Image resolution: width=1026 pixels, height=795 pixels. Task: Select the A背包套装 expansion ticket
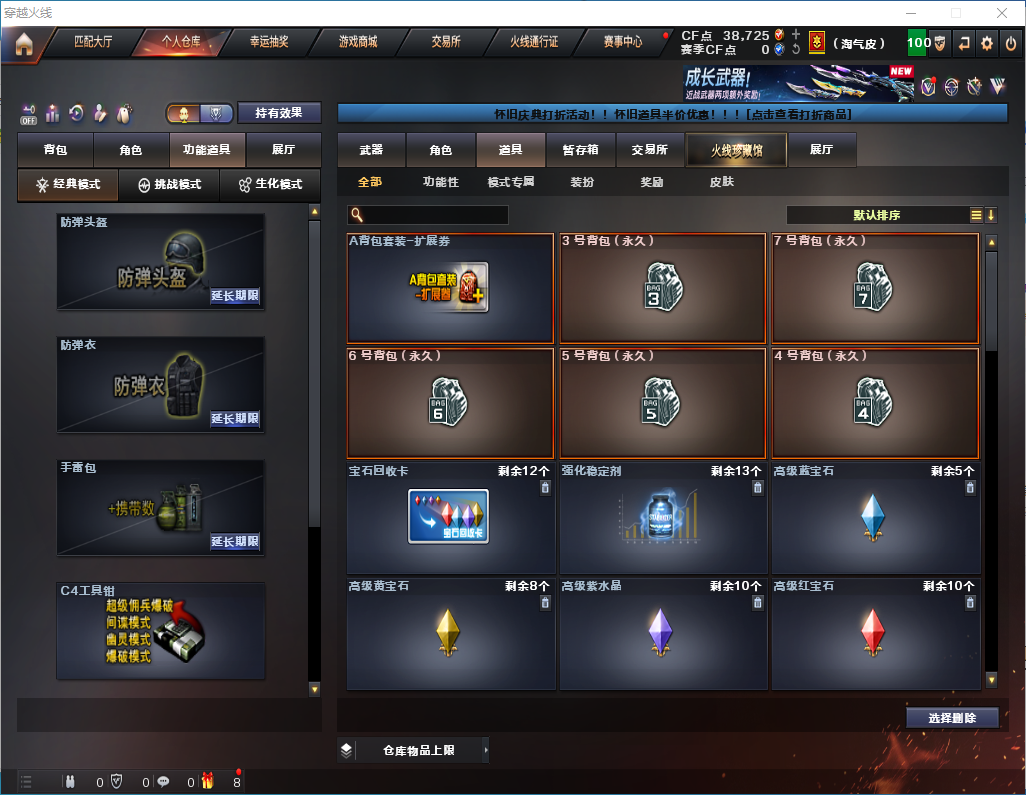point(450,289)
